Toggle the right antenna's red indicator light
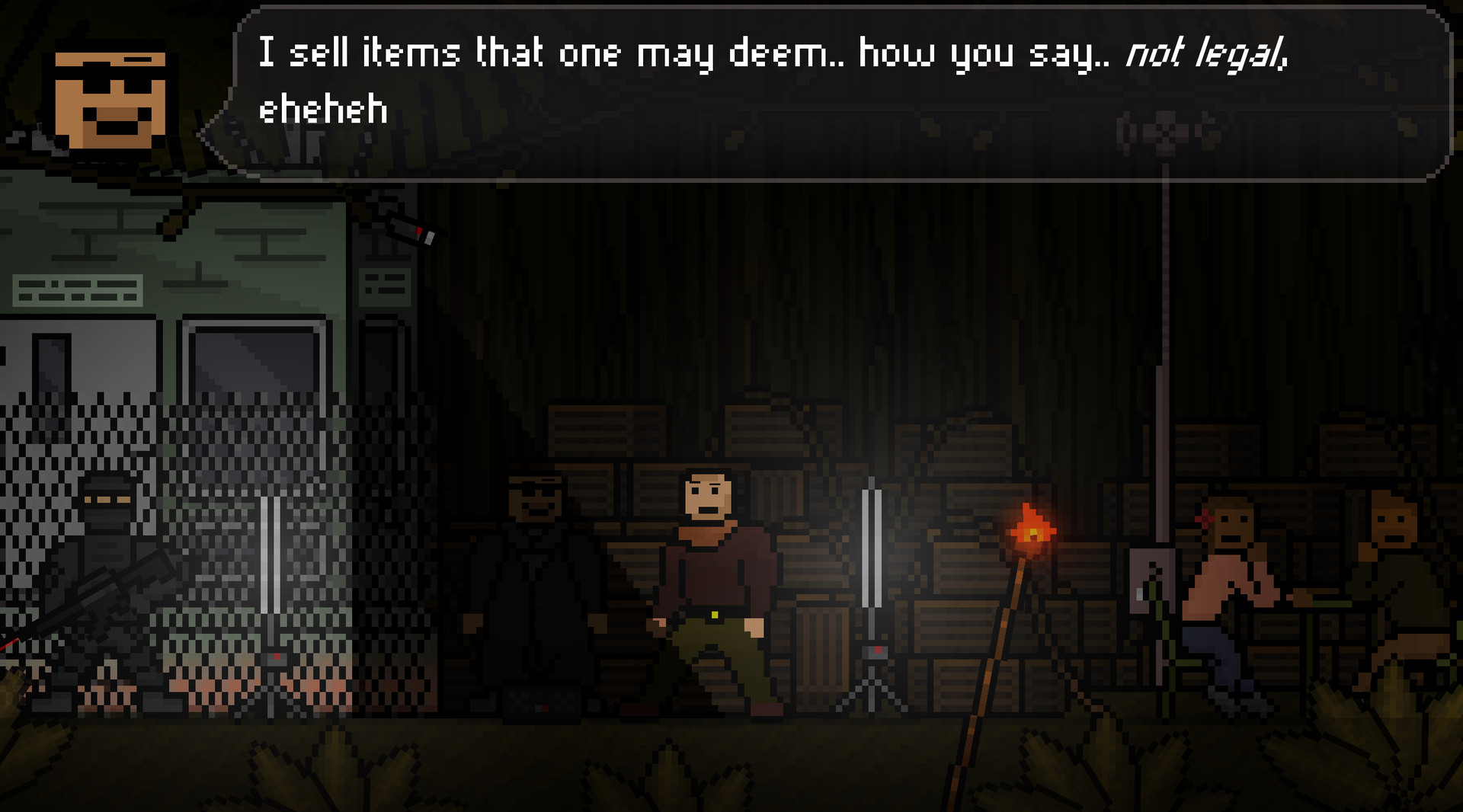The height and width of the screenshot is (812, 1463). (x=879, y=650)
